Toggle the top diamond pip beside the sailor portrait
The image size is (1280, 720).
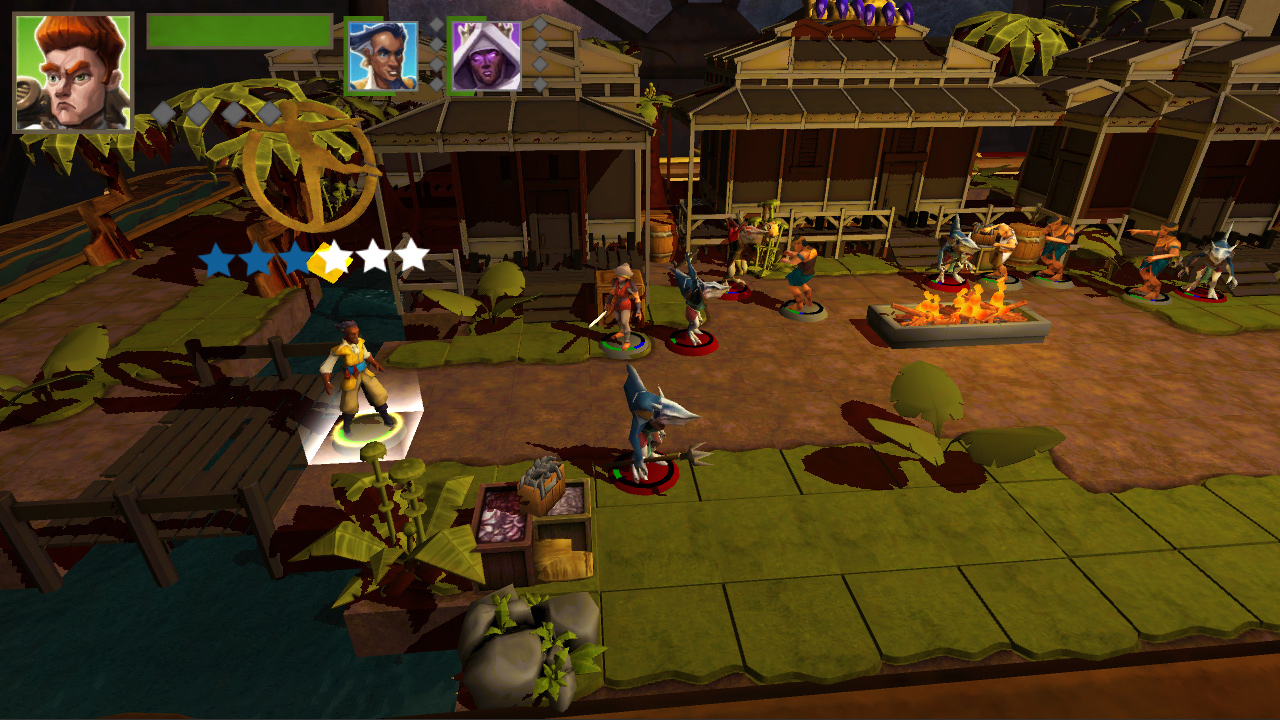[437, 25]
